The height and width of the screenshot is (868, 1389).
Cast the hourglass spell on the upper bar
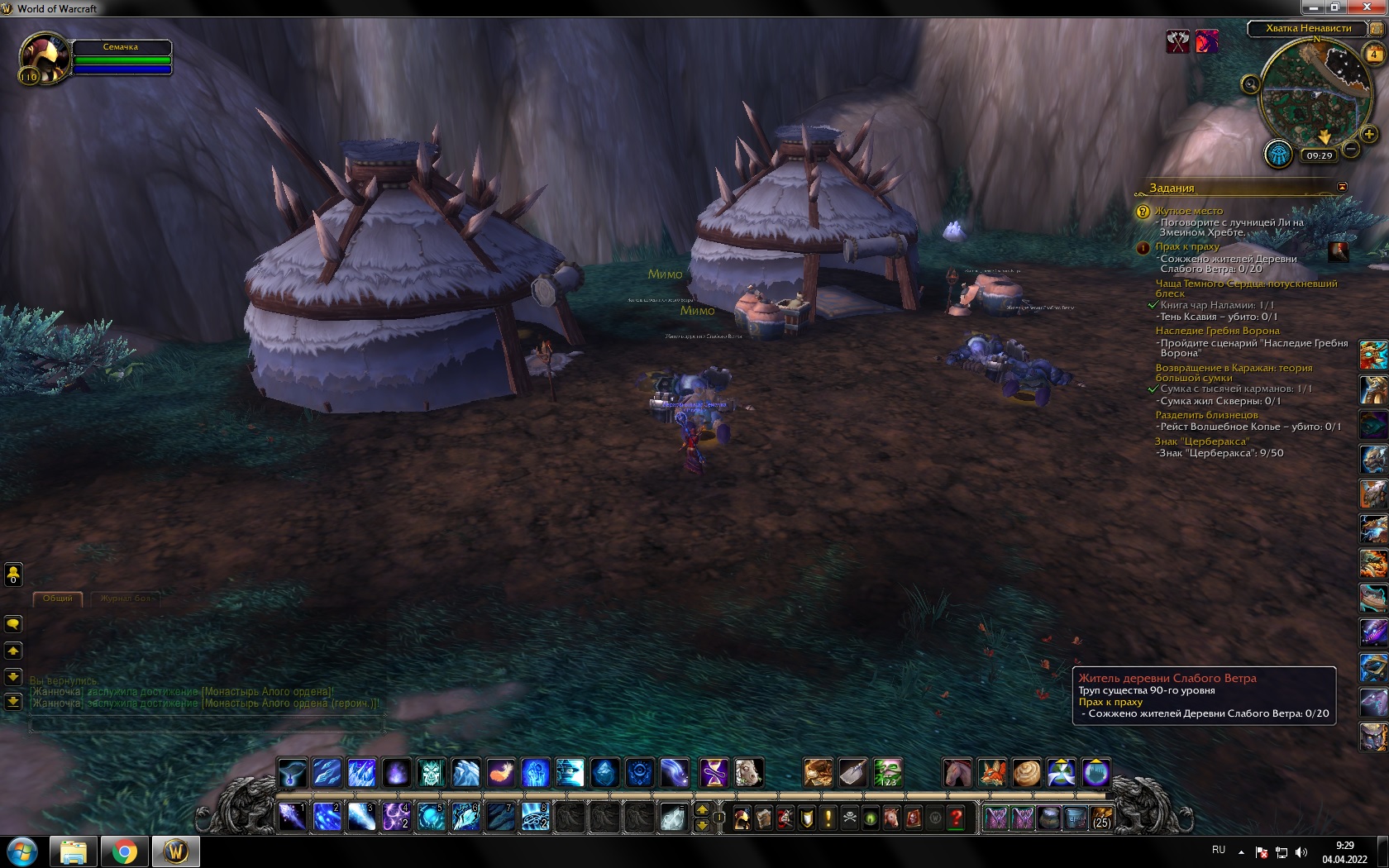coord(714,773)
